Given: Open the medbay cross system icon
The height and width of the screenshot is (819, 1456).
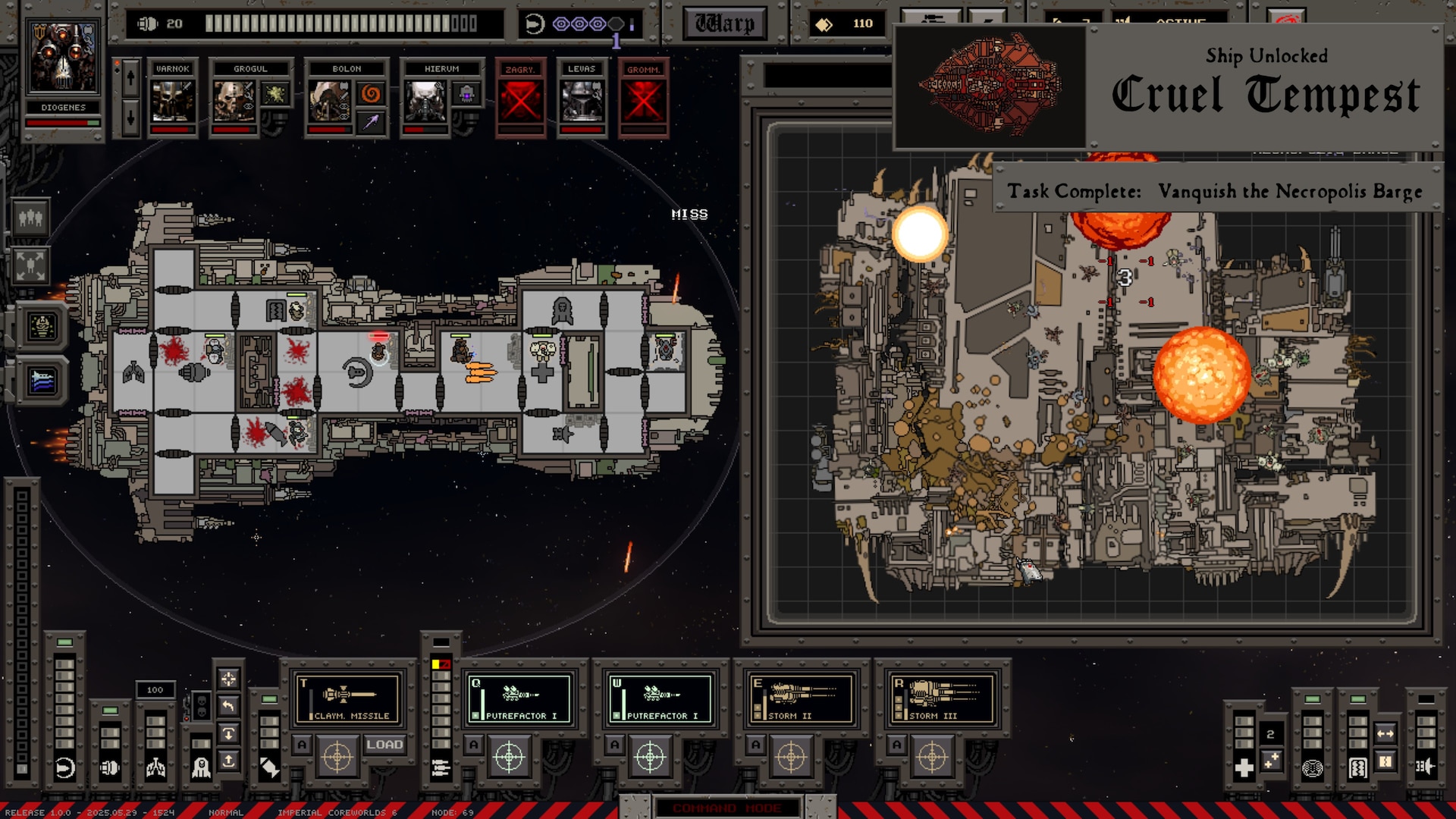Looking at the screenshot, I should click(x=1244, y=768).
